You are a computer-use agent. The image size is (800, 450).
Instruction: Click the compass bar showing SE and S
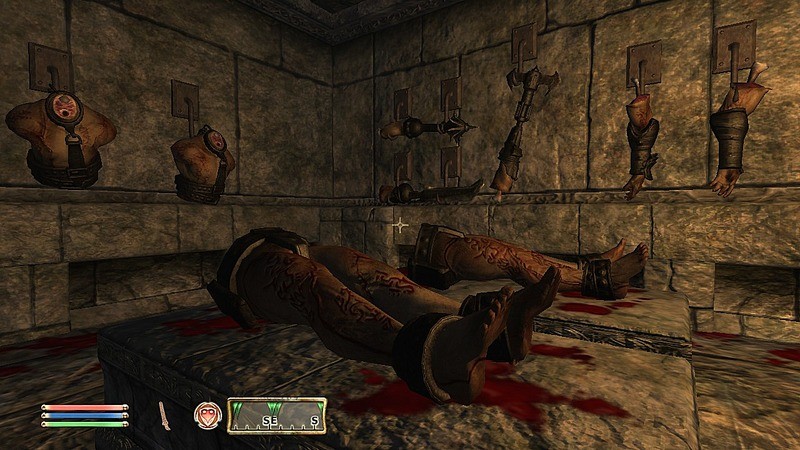point(276,415)
